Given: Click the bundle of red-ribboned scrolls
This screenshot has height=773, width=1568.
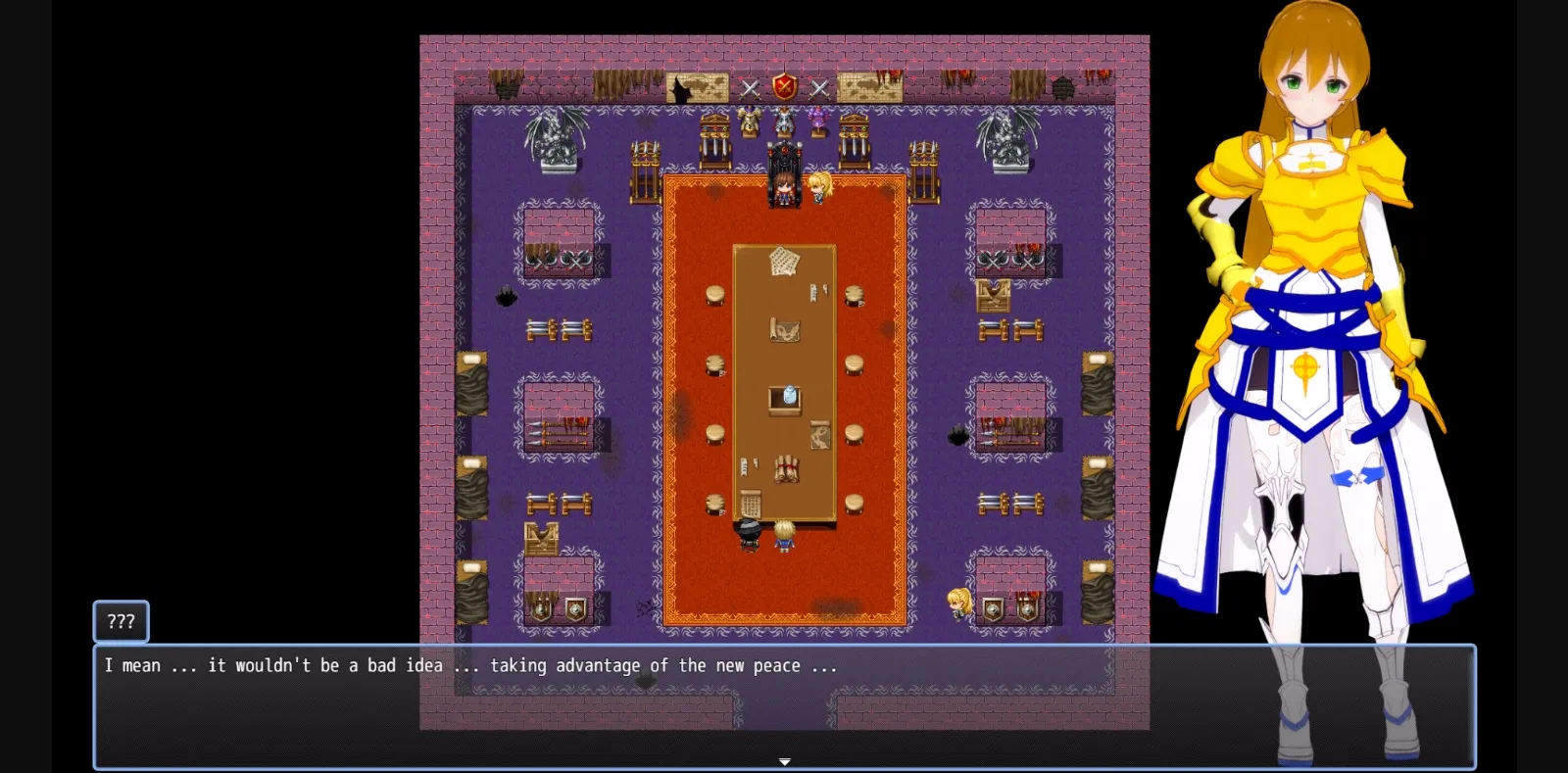Looking at the screenshot, I should 786,468.
